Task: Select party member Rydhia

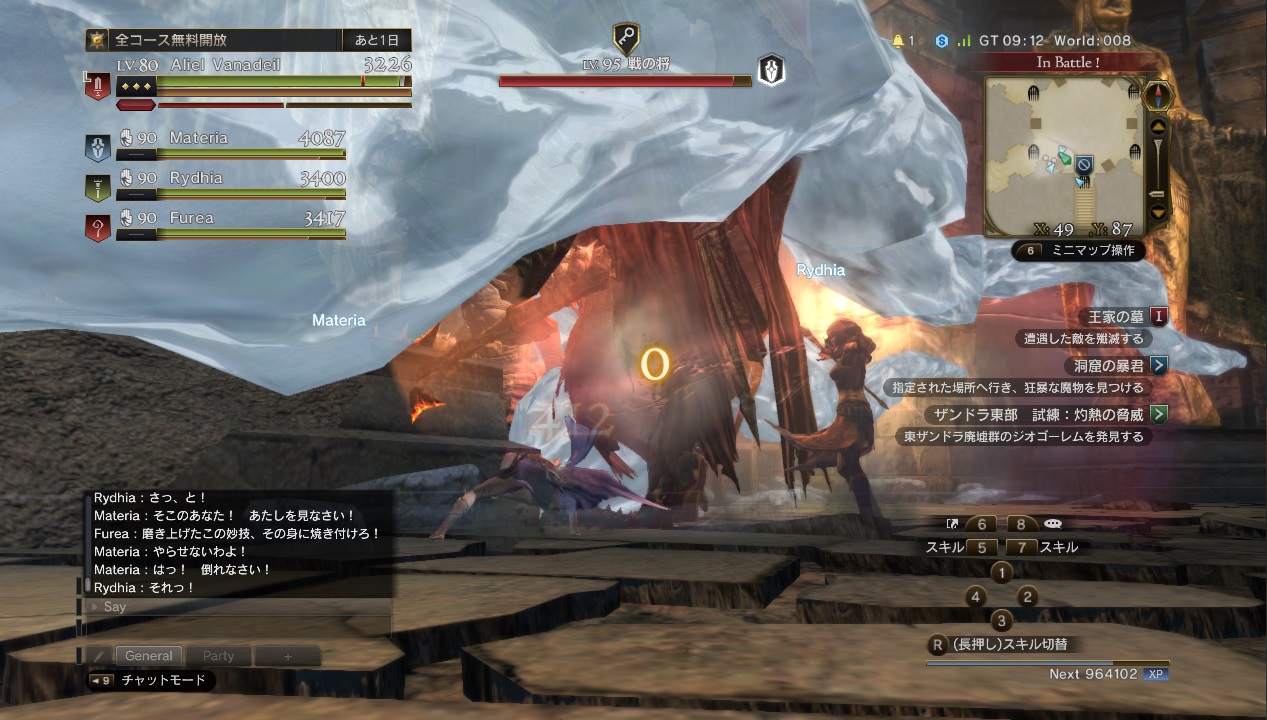Action: [230, 179]
